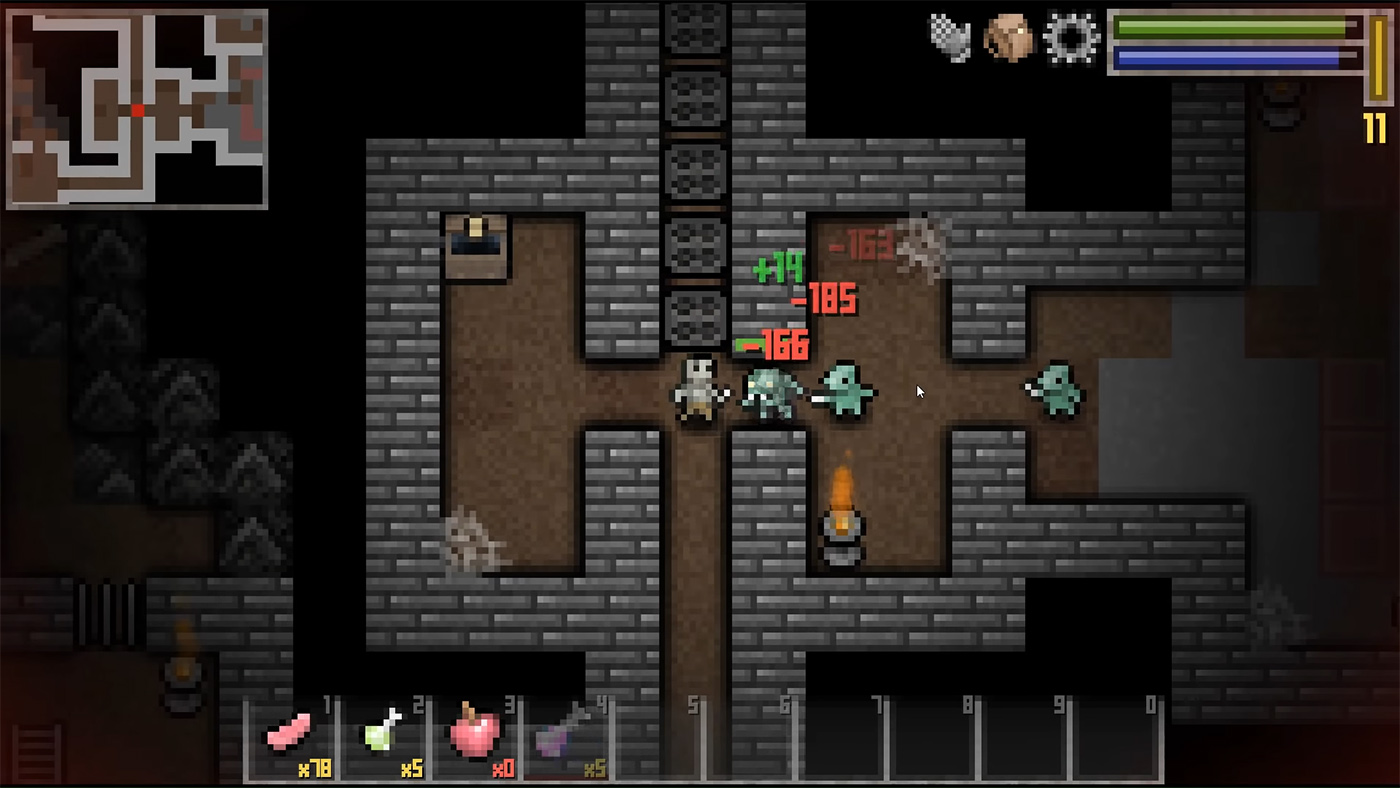Click the nearest green goblin enemy
The image size is (1400, 788).
[x=845, y=392]
